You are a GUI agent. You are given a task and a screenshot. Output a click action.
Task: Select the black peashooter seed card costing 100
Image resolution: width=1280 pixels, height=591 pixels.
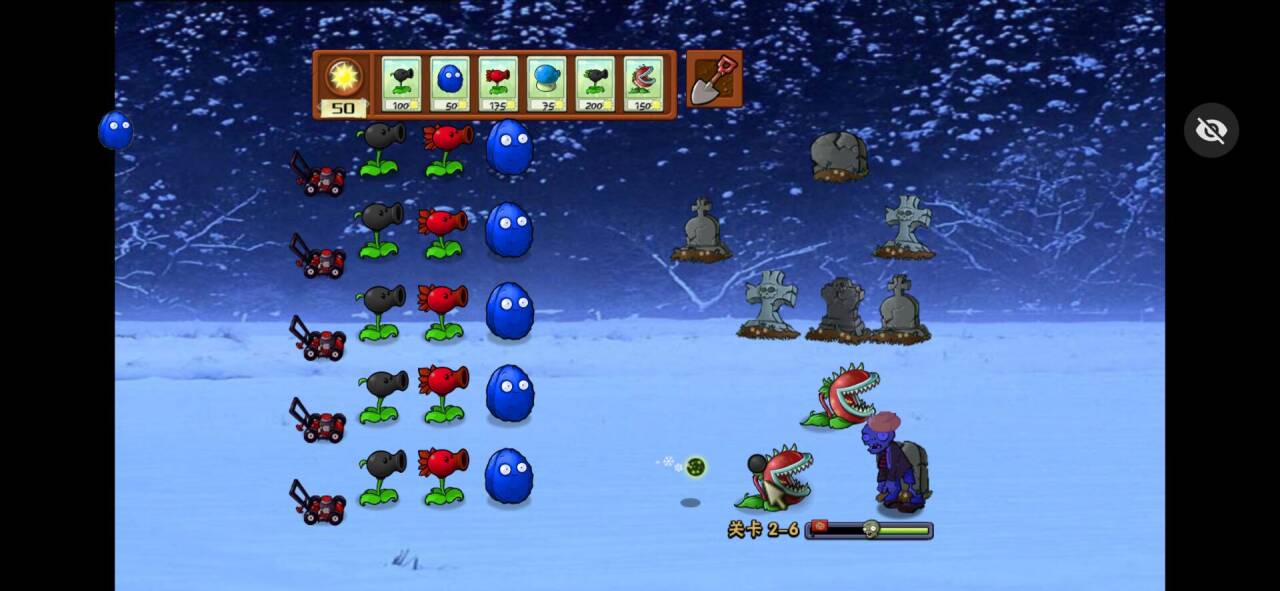click(401, 84)
